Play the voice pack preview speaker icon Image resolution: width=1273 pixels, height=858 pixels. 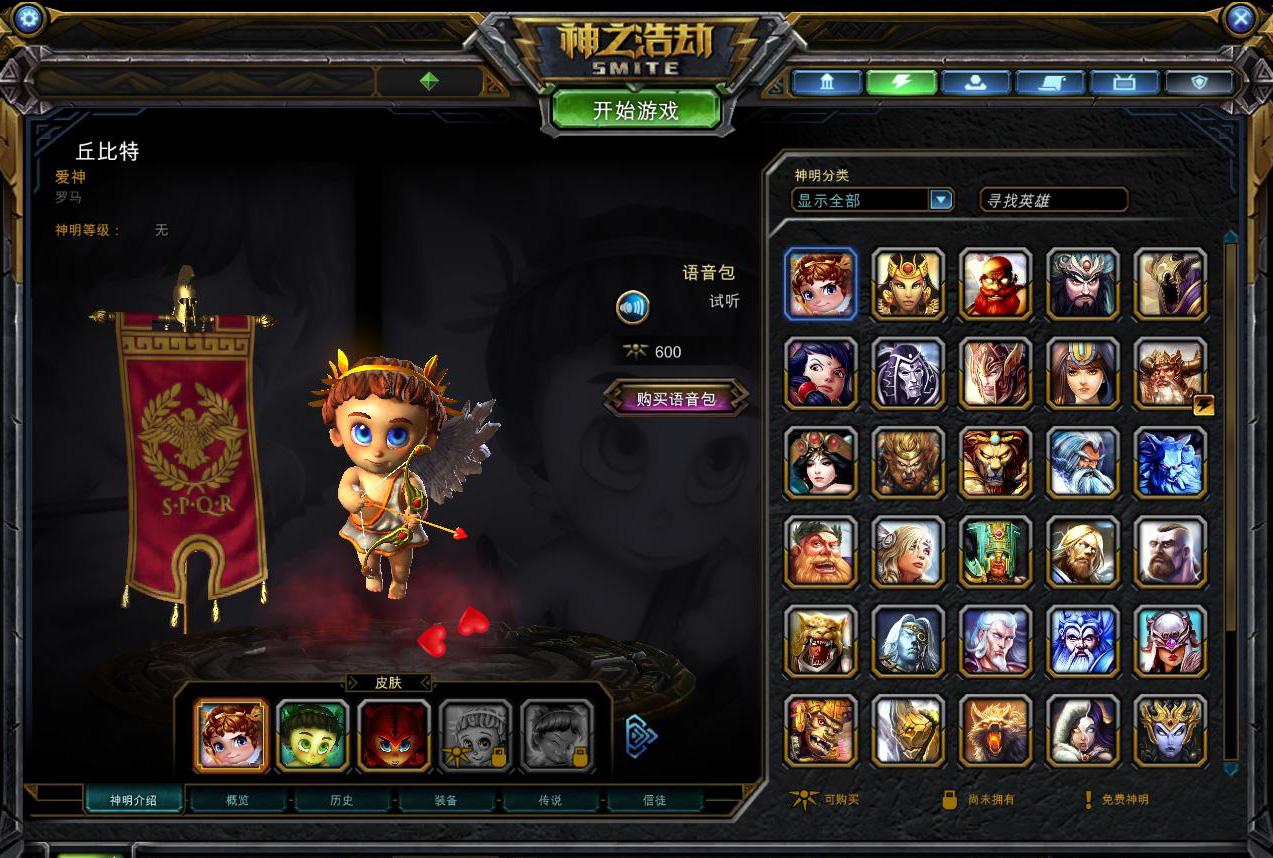[633, 307]
